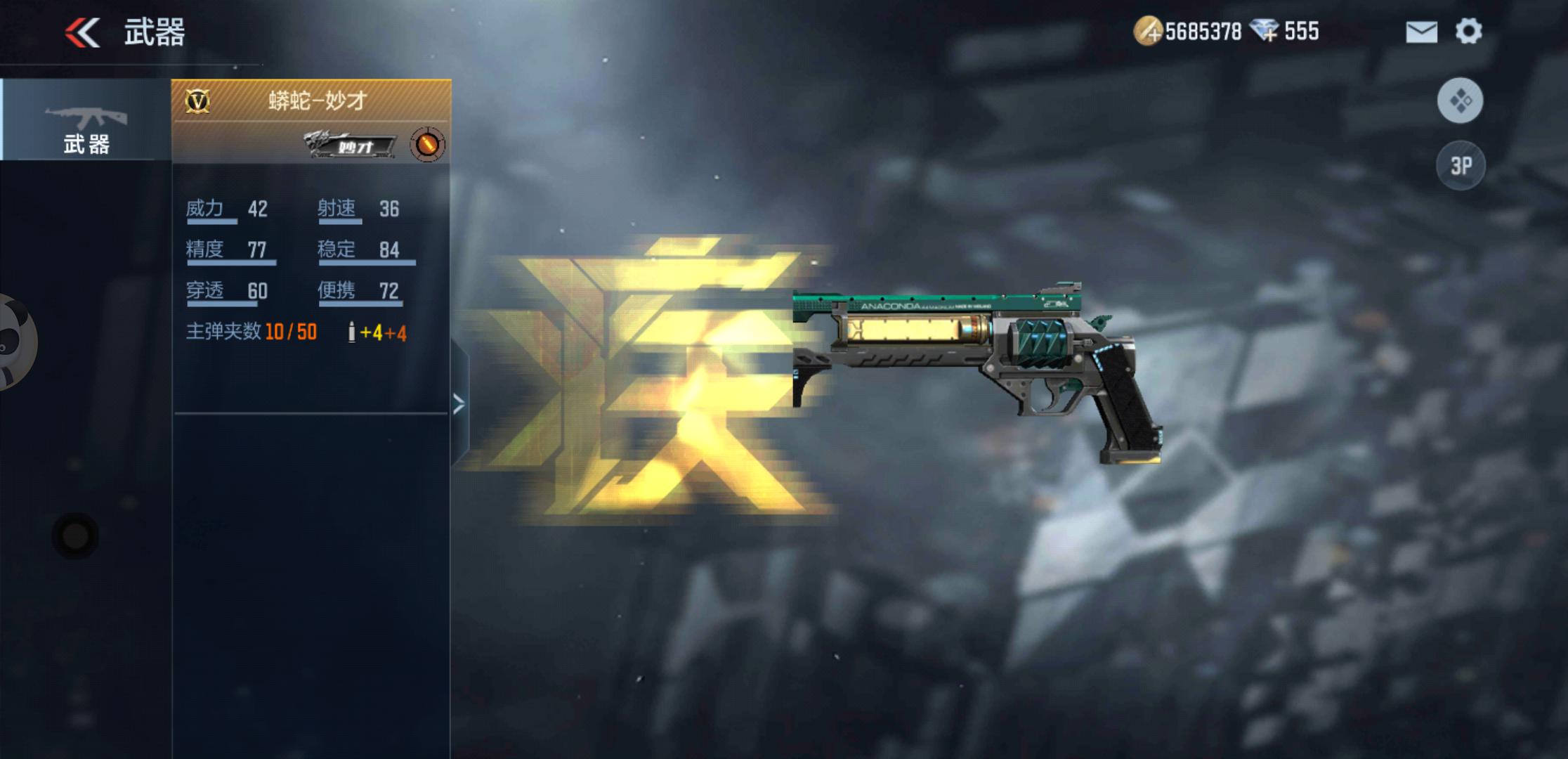Expand the panel with side arrow

[459, 404]
